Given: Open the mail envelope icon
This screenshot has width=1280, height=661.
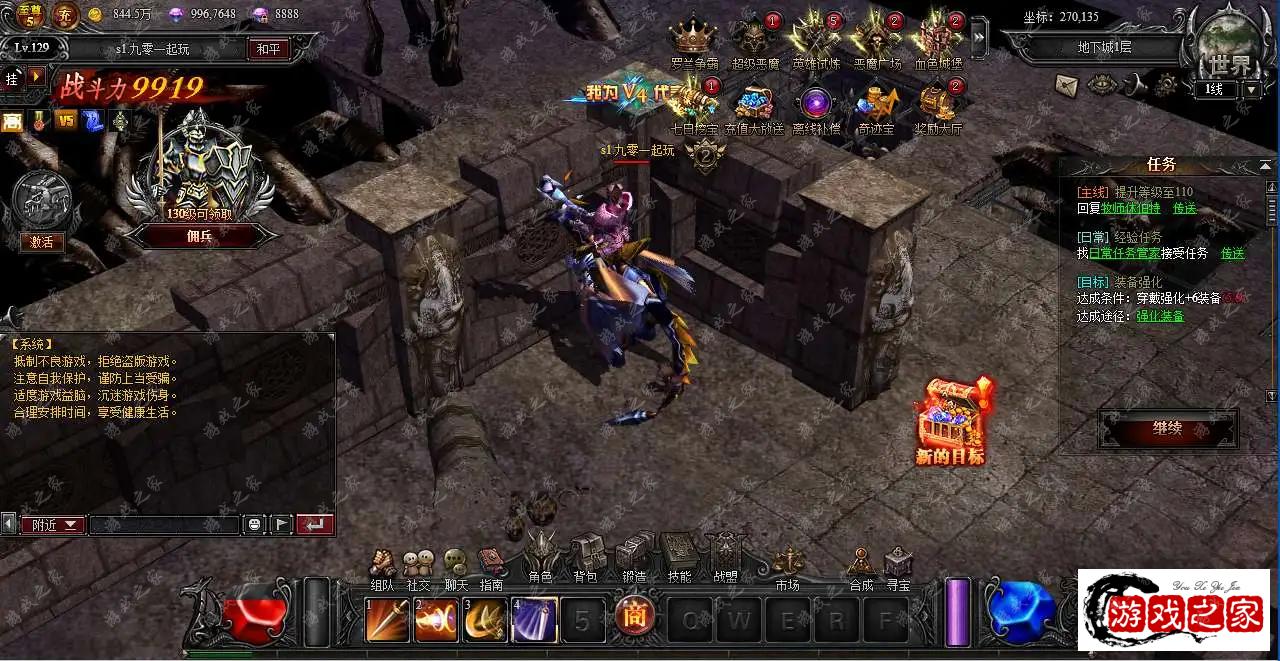Looking at the screenshot, I should (x=1066, y=84).
